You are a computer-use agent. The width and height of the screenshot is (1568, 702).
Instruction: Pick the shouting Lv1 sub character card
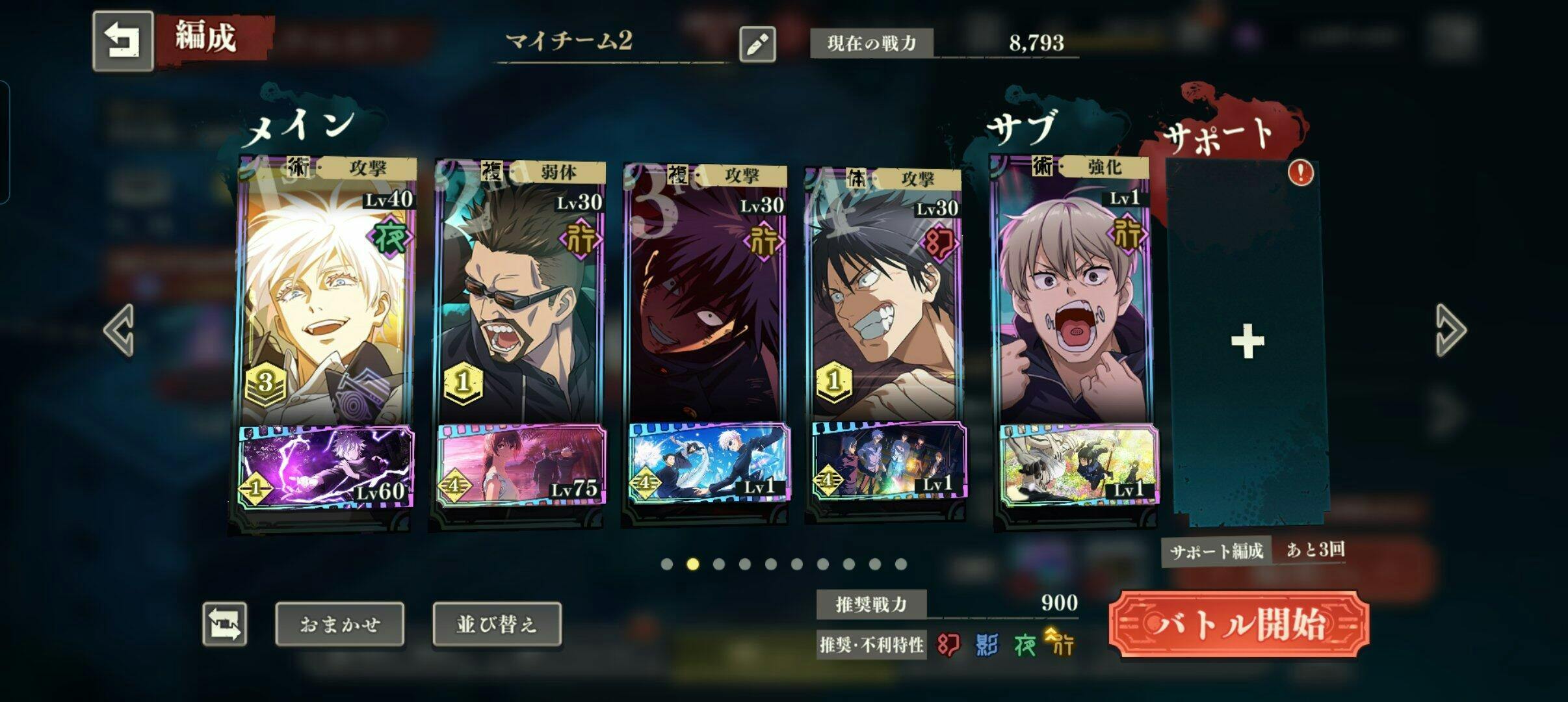(x=1071, y=299)
